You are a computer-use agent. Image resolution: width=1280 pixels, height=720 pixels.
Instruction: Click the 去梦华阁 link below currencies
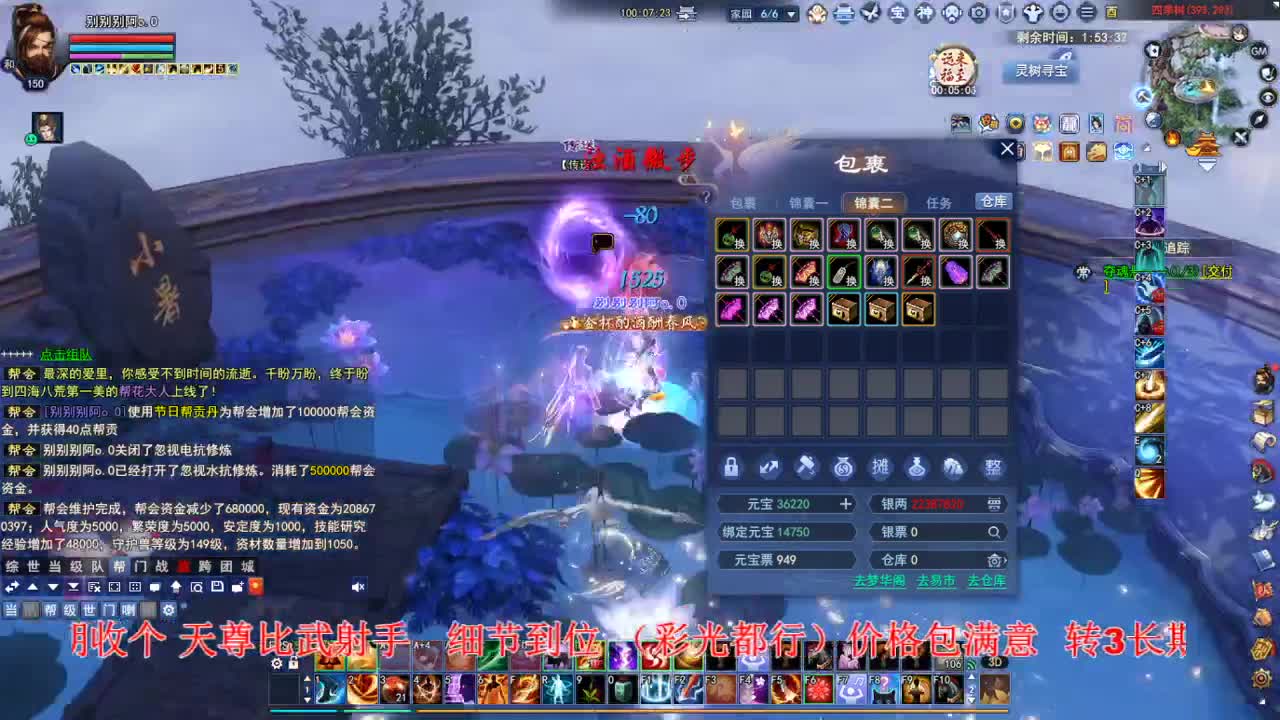click(881, 581)
